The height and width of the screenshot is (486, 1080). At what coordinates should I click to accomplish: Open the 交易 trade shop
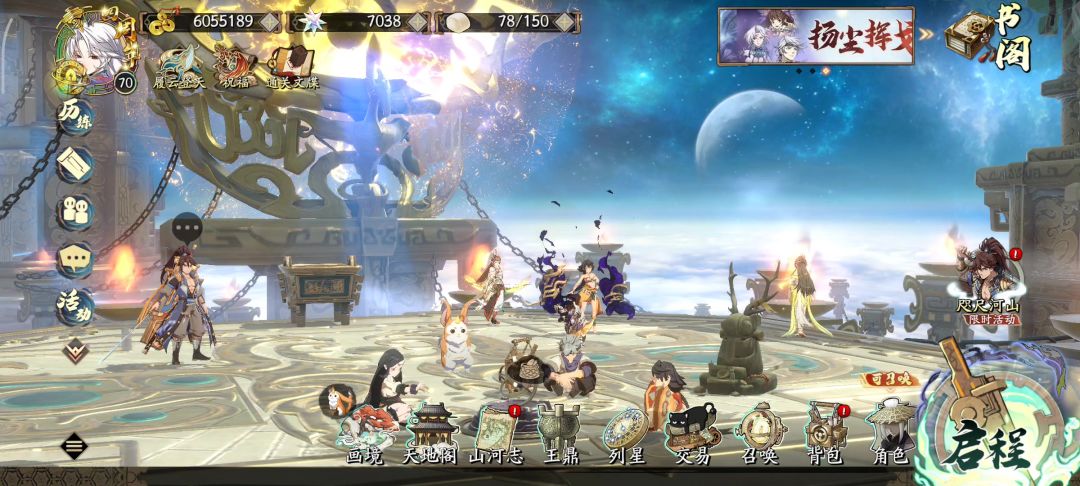pyautogui.click(x=693, y=432)
